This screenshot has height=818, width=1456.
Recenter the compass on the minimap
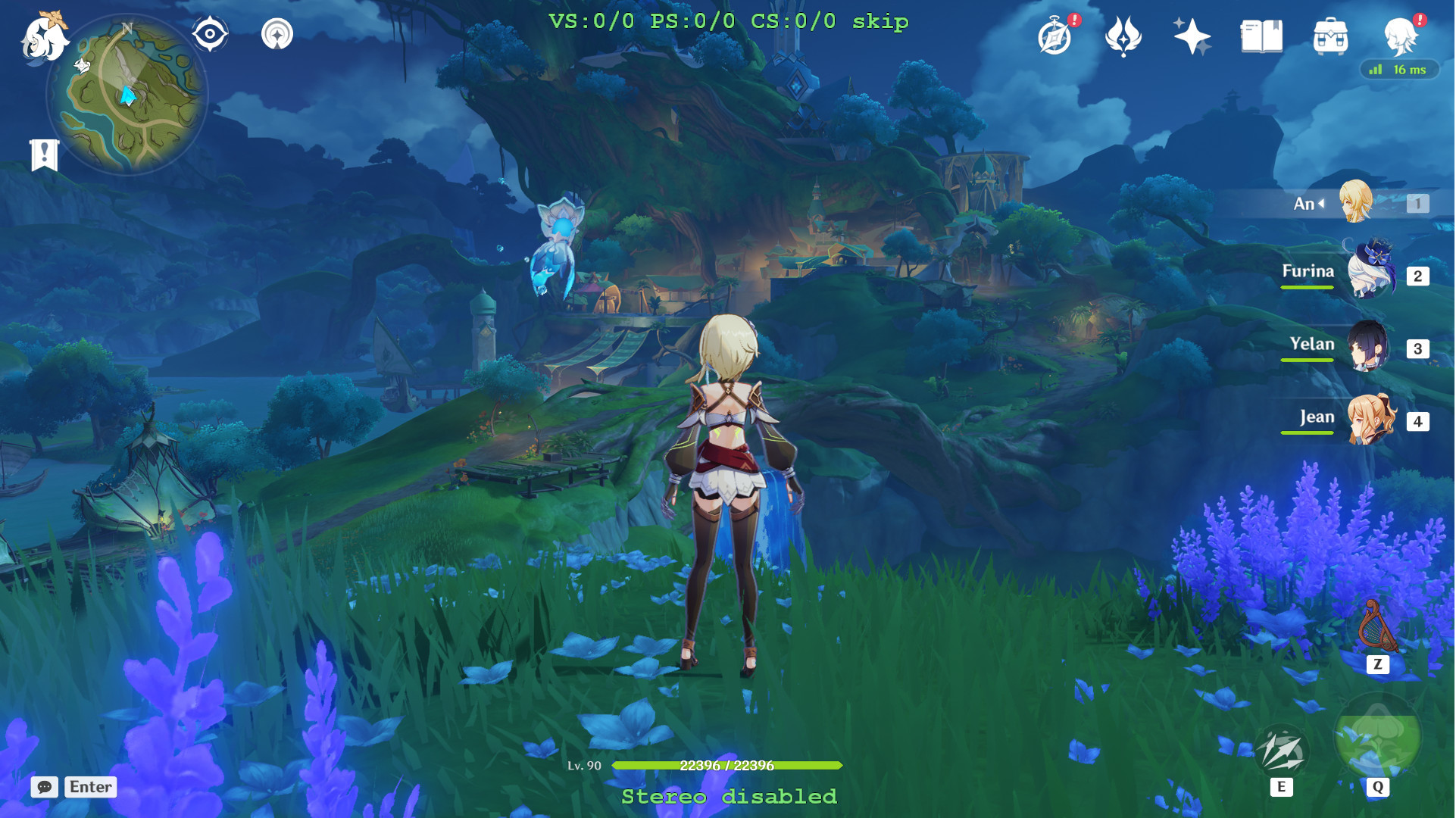pyautogui.click(x=209, y=33)
